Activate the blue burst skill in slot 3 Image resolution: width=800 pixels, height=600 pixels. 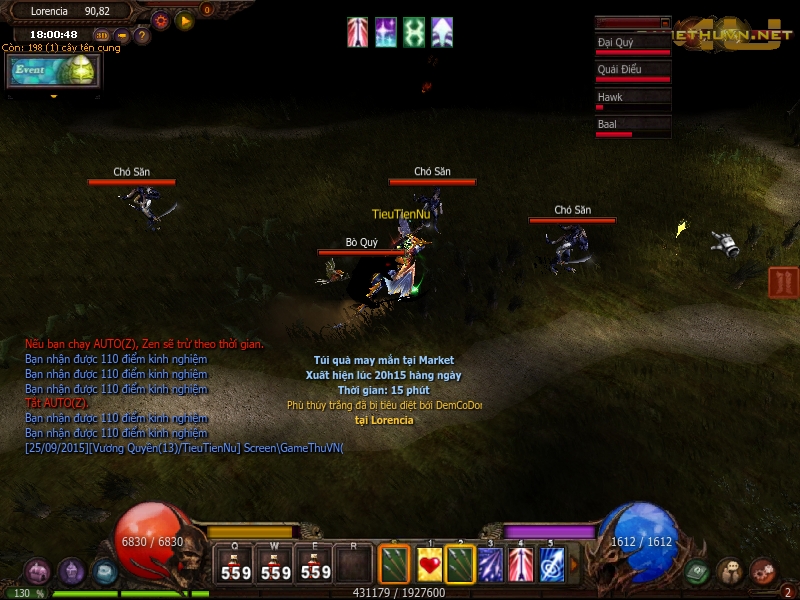point(491,564)
